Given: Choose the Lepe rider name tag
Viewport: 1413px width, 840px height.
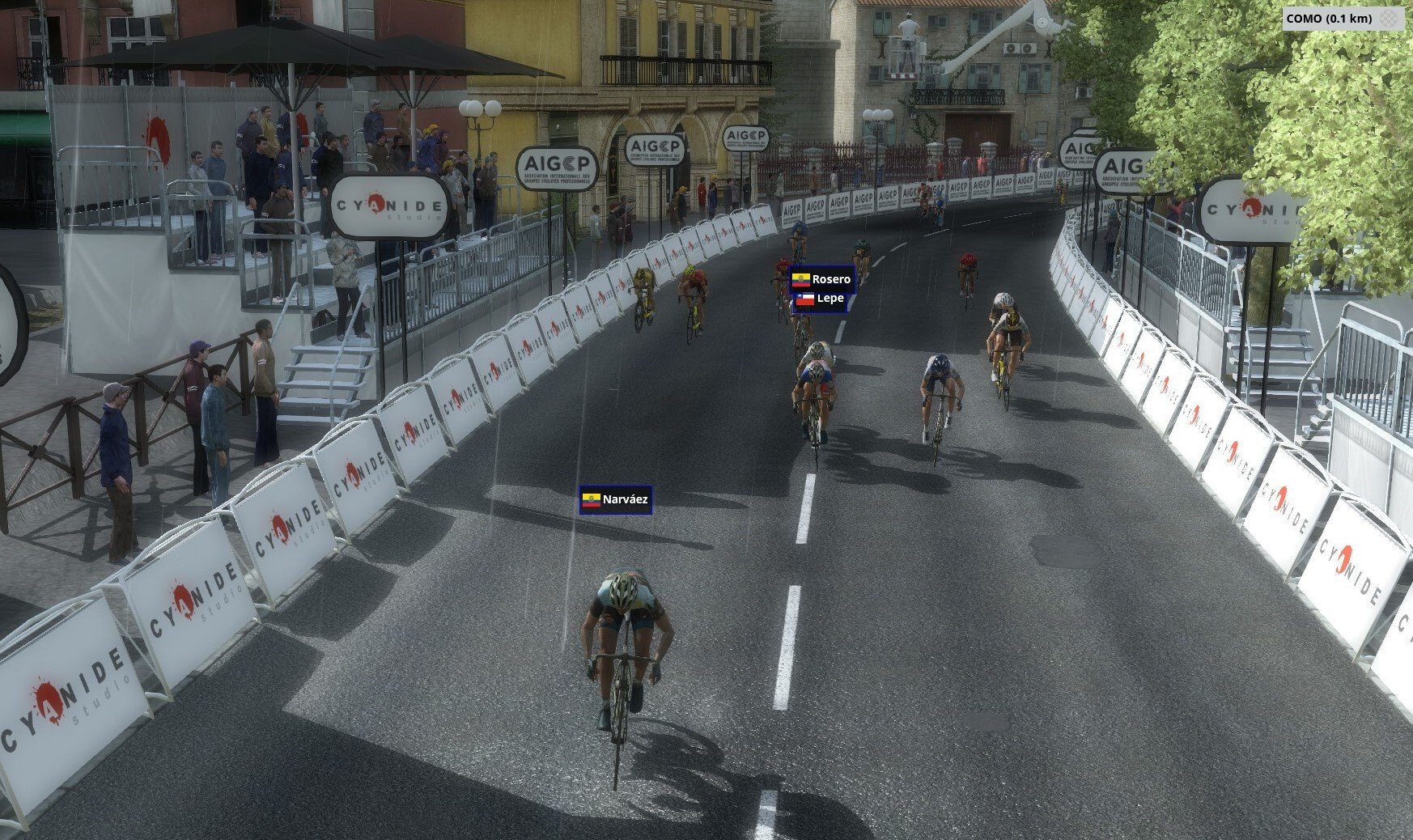Looking at the screenshot, I should coord(820,299).
